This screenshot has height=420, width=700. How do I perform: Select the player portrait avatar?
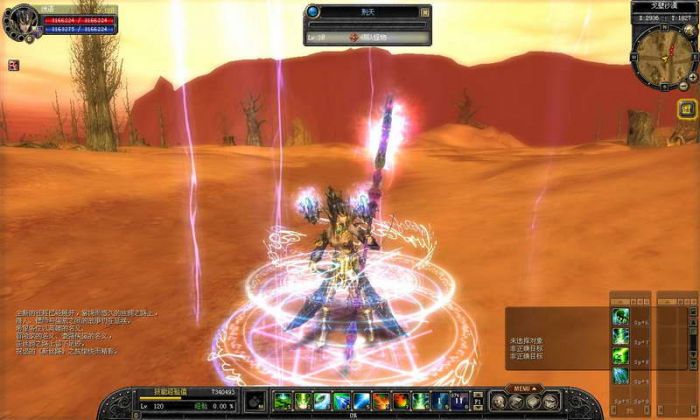[19, 22]
